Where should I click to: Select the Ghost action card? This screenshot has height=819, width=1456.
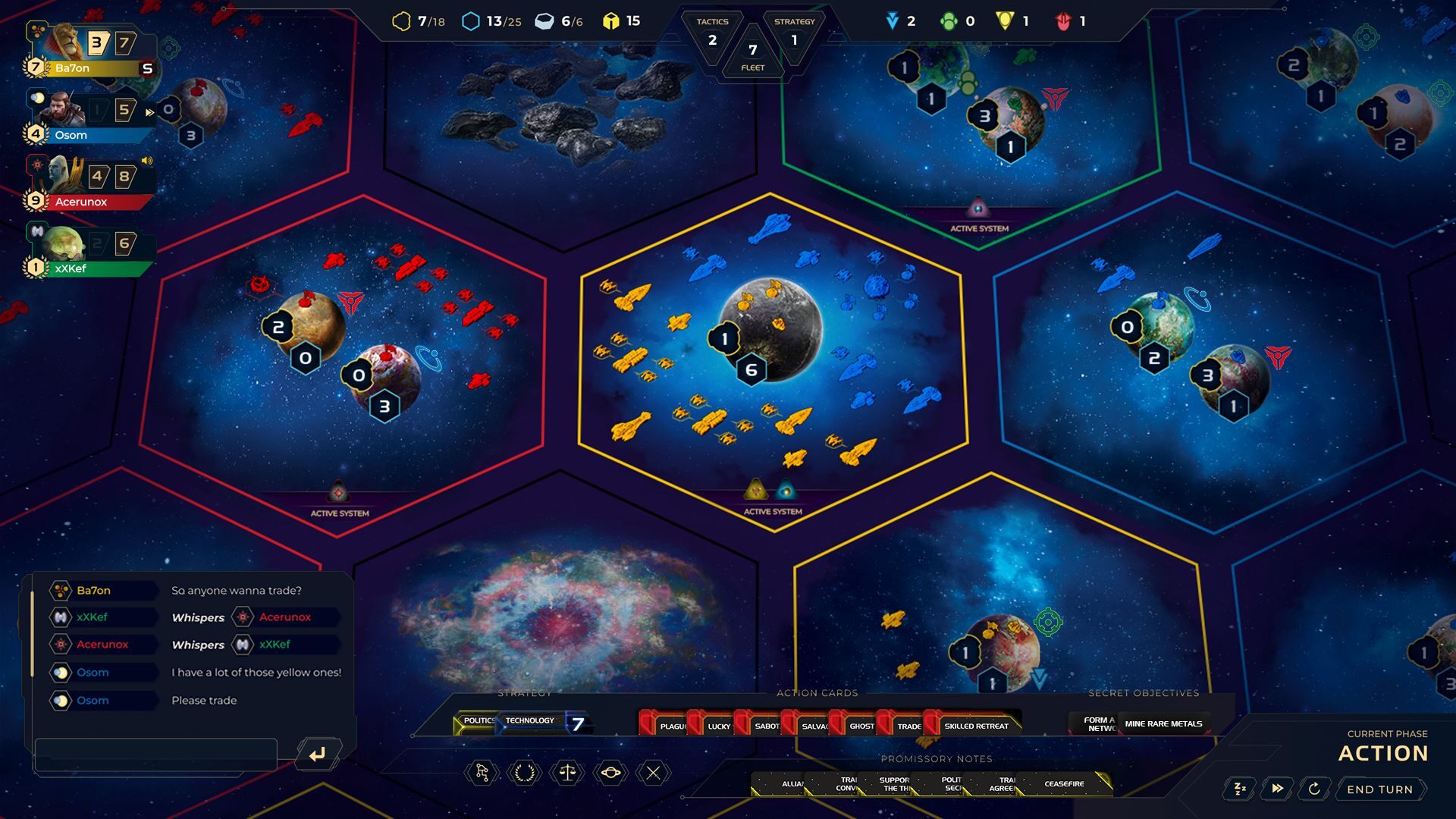[x=858, y=726]
